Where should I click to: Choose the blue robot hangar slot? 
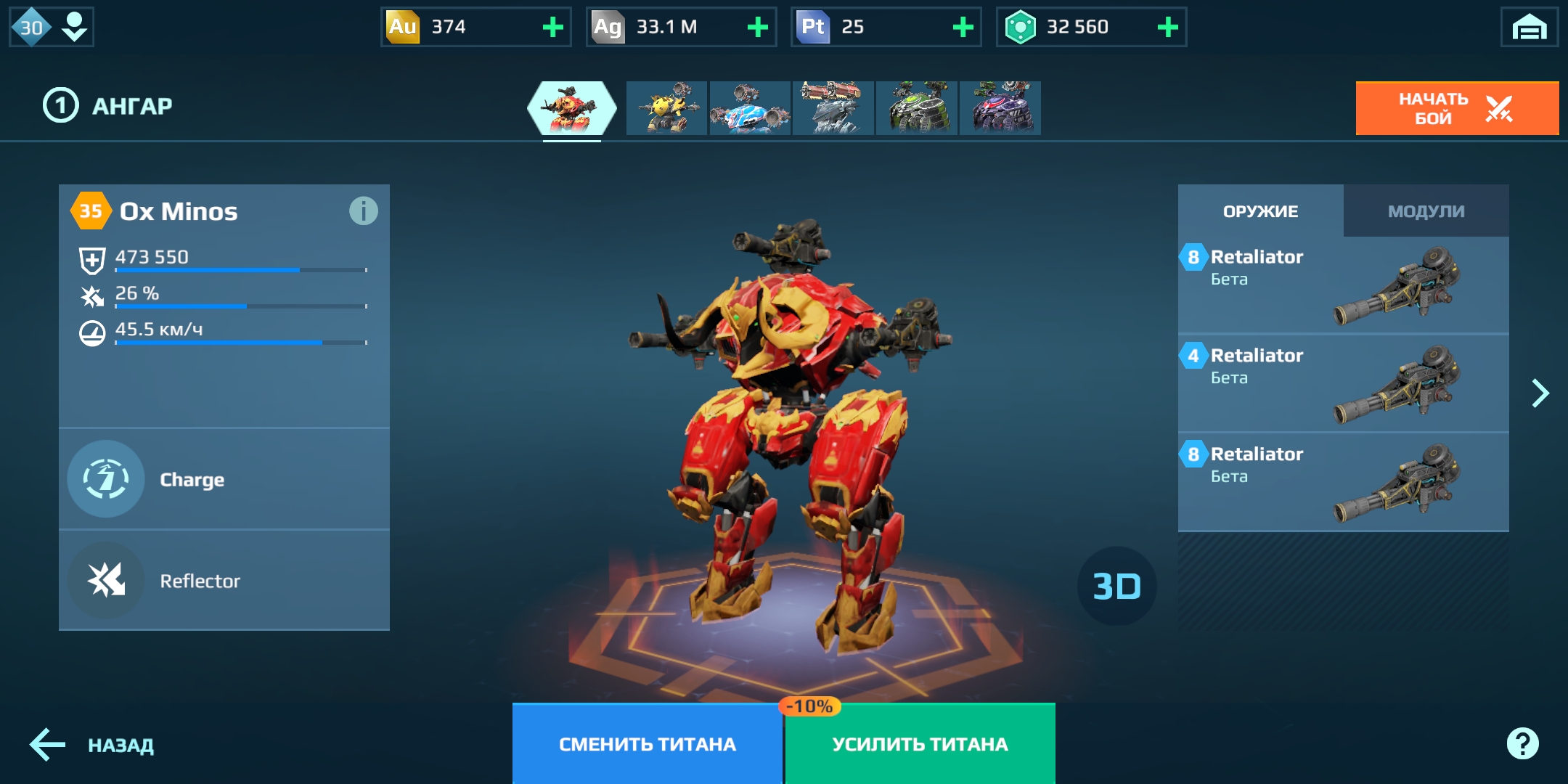[x=750, y=108]
